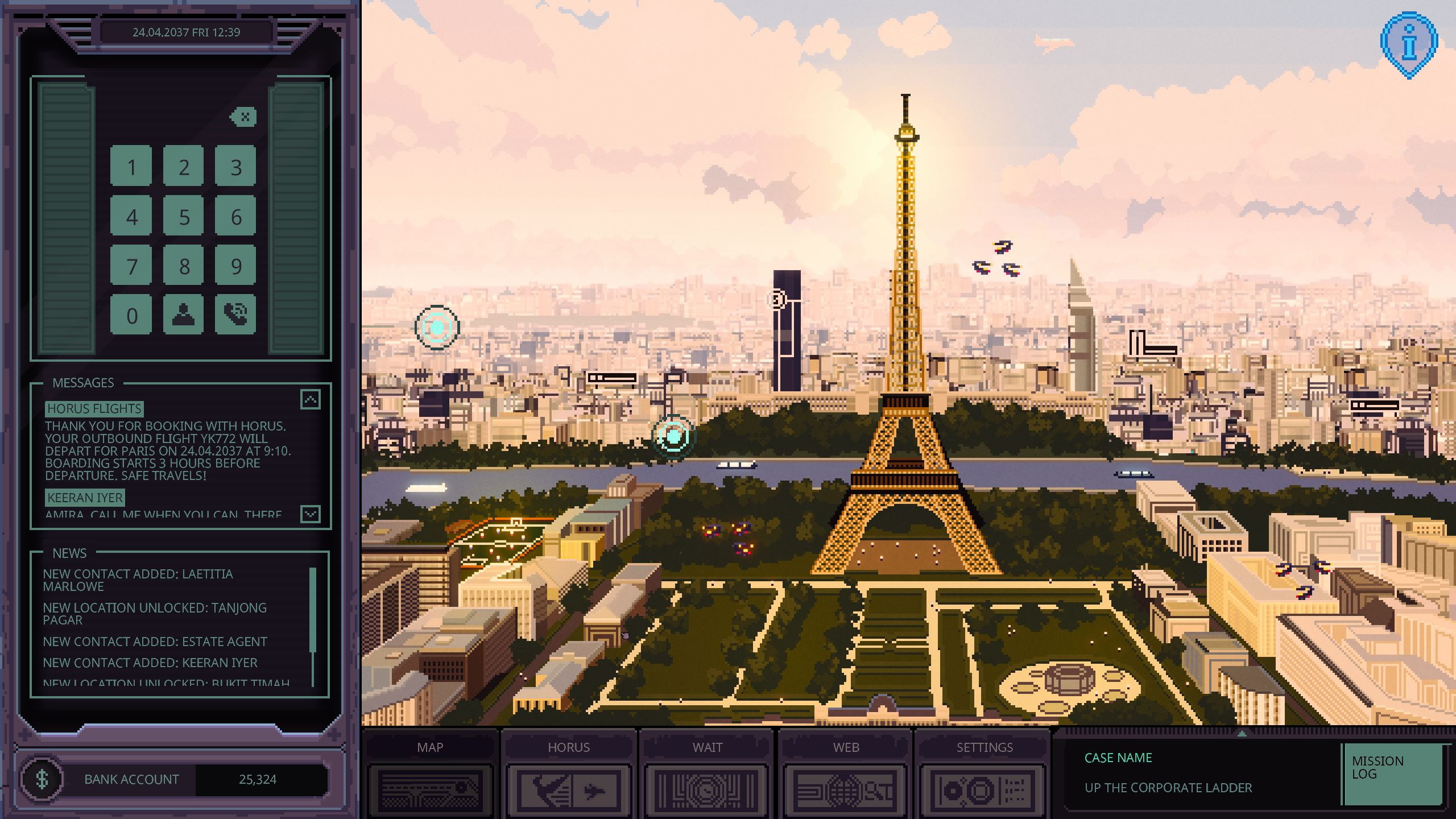The height and width of the screenshot is (819, 1456).
Task: Erase last digit with backspace button
Action: (x=243, y=117)
